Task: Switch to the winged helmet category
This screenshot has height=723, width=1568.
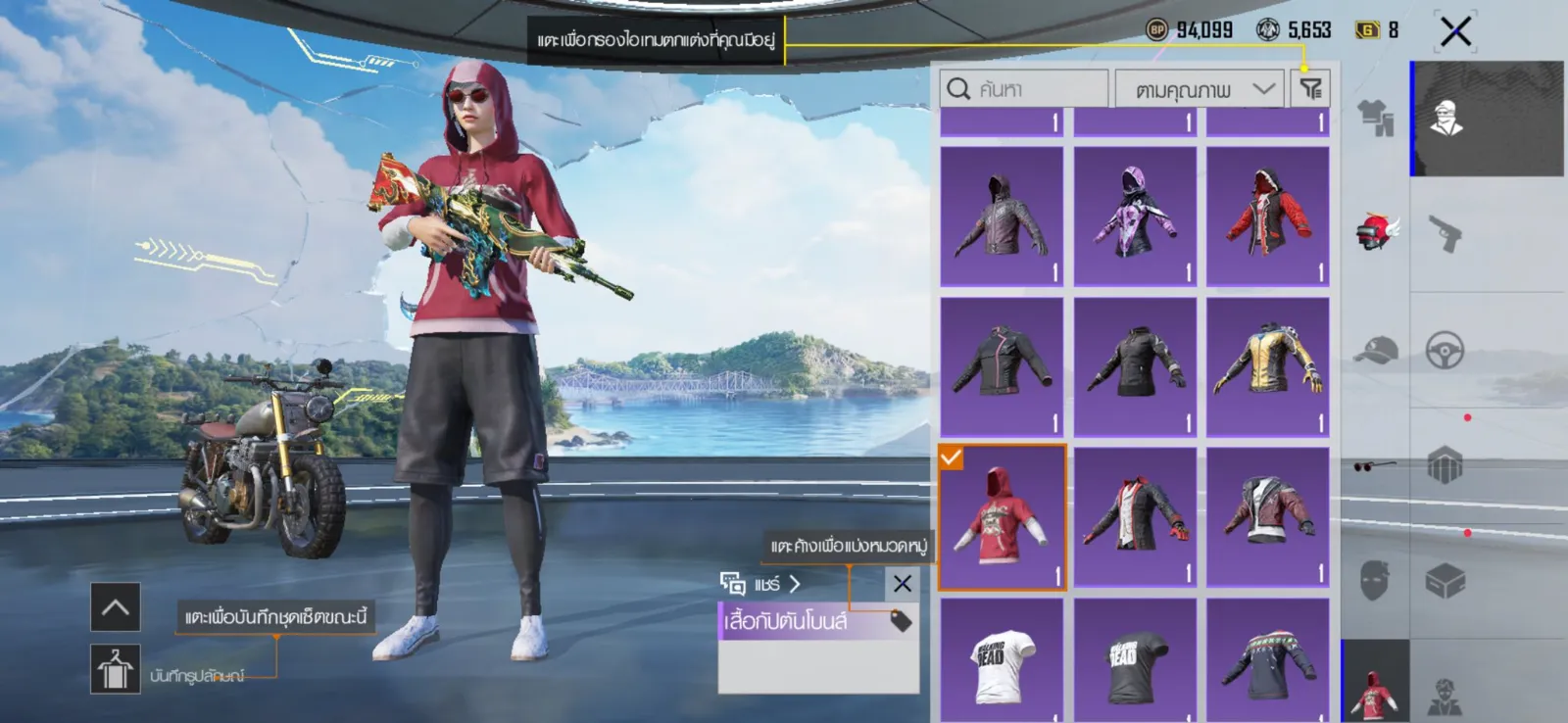Action: (x=1376, y=232)
